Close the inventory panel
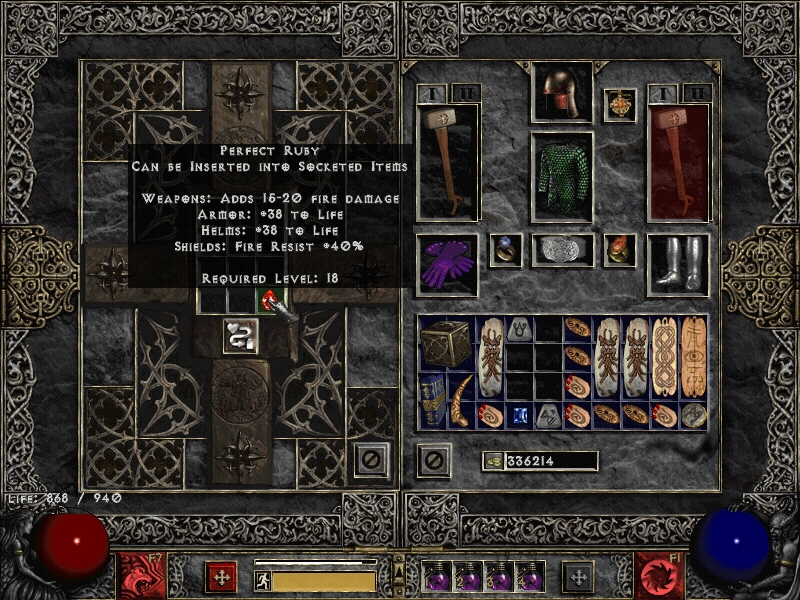Viewport: 800px width, 600px height. click(433, 460)
